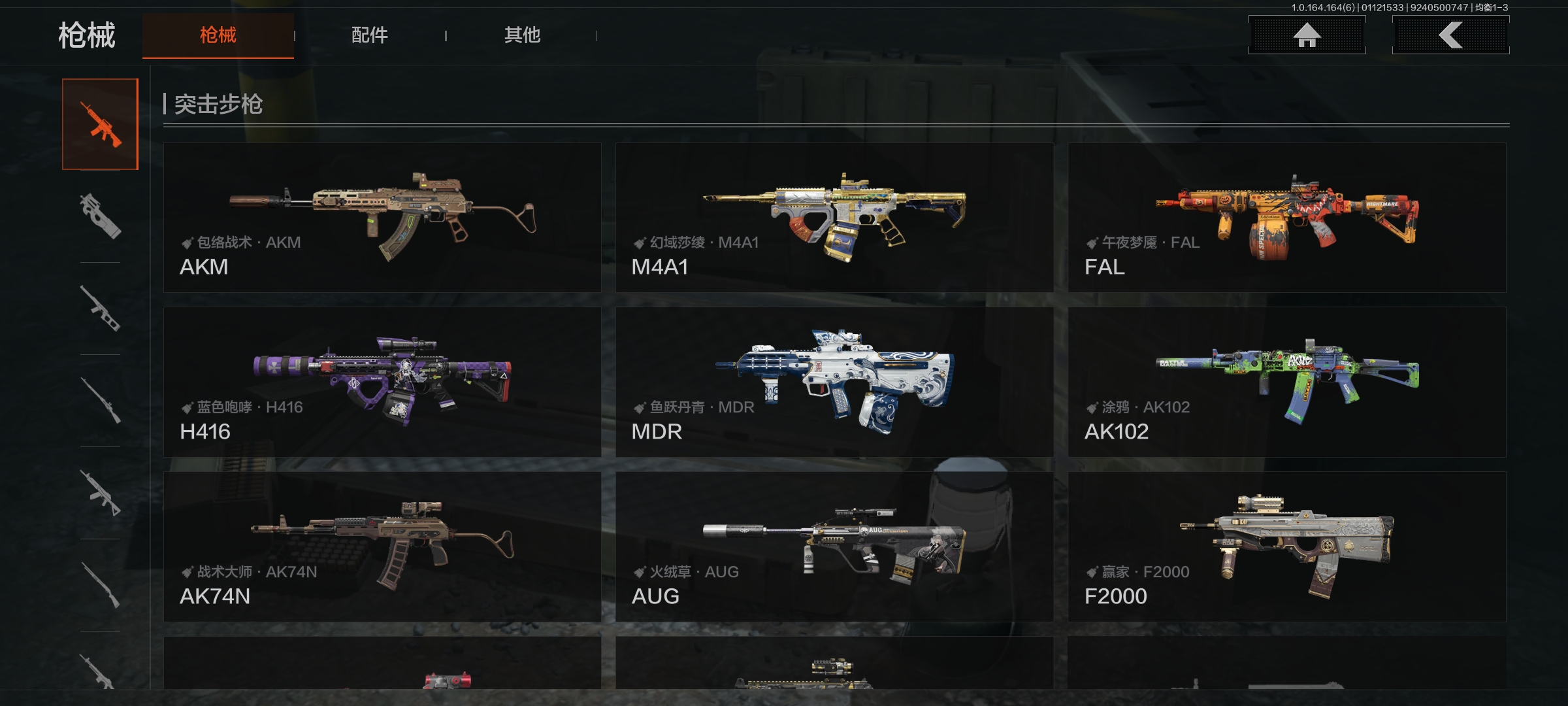Choose the 赢家 F2000 rifle

tap(1286, 547)
